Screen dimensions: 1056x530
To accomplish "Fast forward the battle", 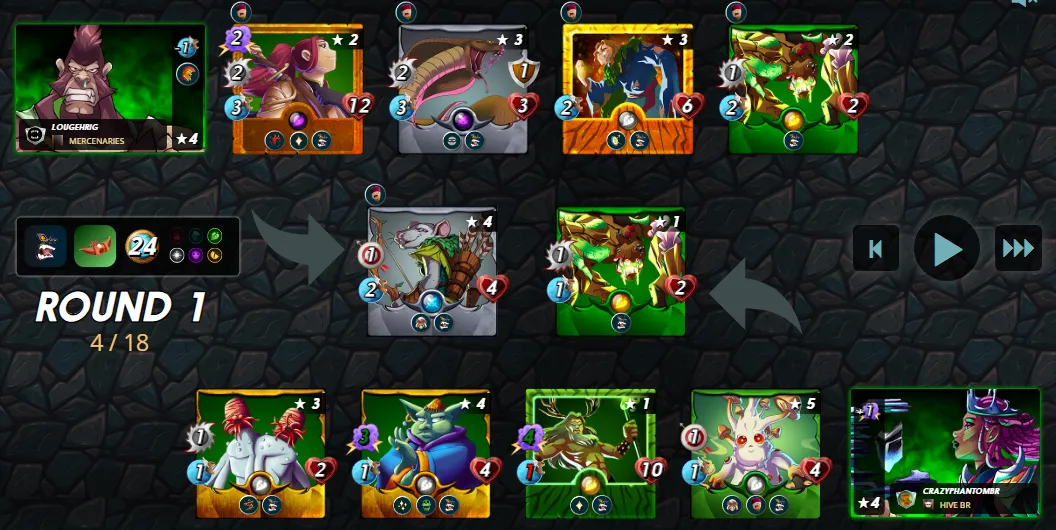I will [x=1017, y=248].
